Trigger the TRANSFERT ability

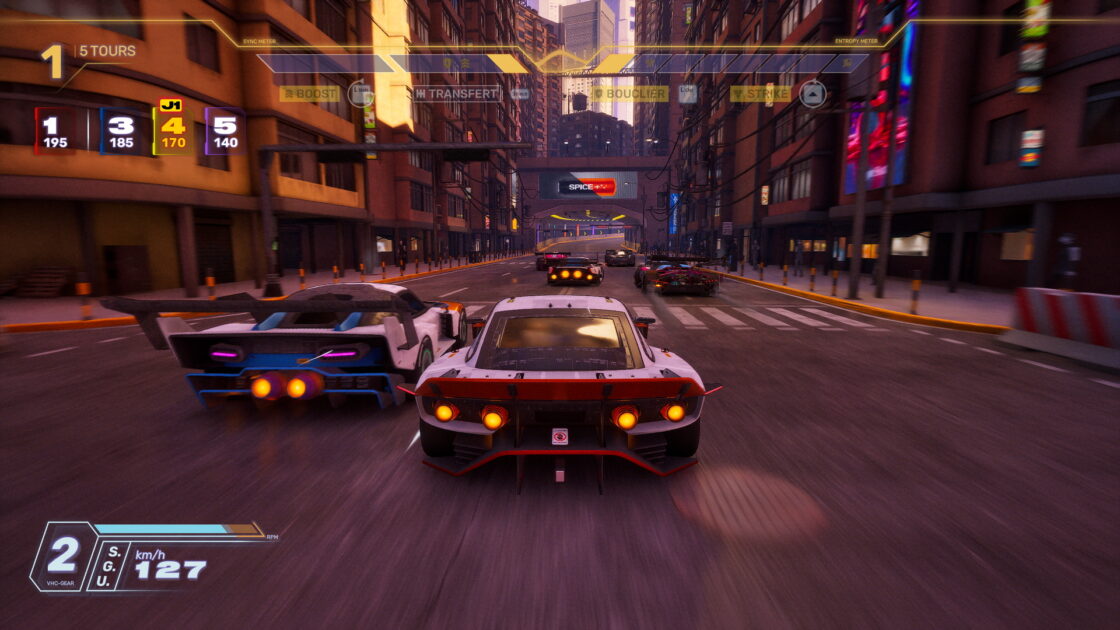[457, 94]
